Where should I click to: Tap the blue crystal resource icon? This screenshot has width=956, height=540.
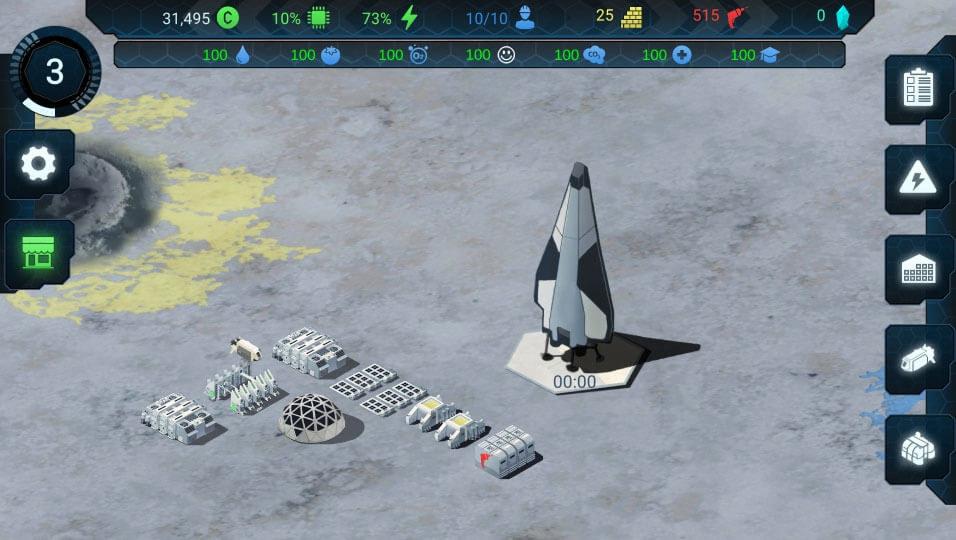click(843, 17)
